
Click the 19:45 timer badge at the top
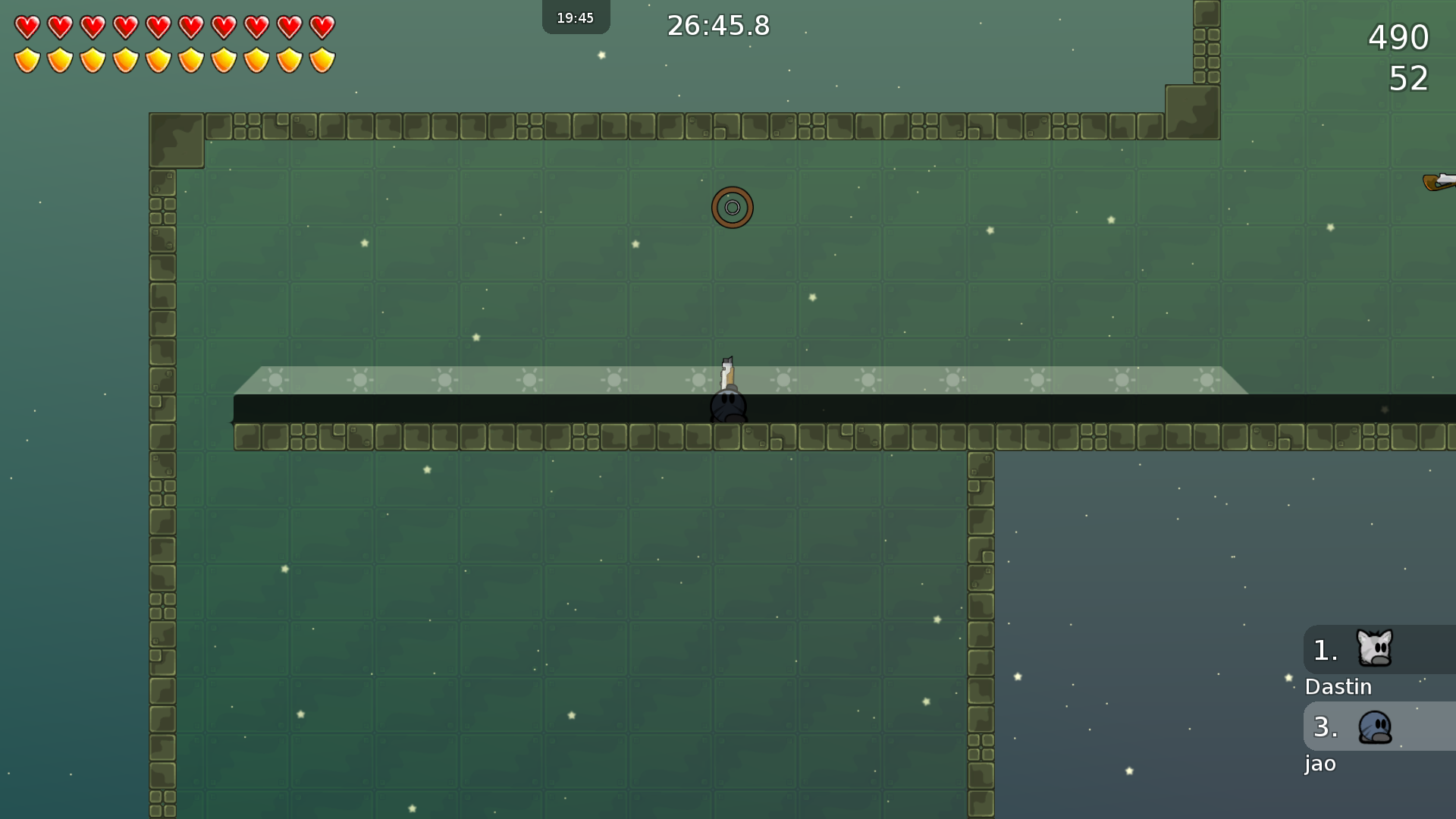576,16
